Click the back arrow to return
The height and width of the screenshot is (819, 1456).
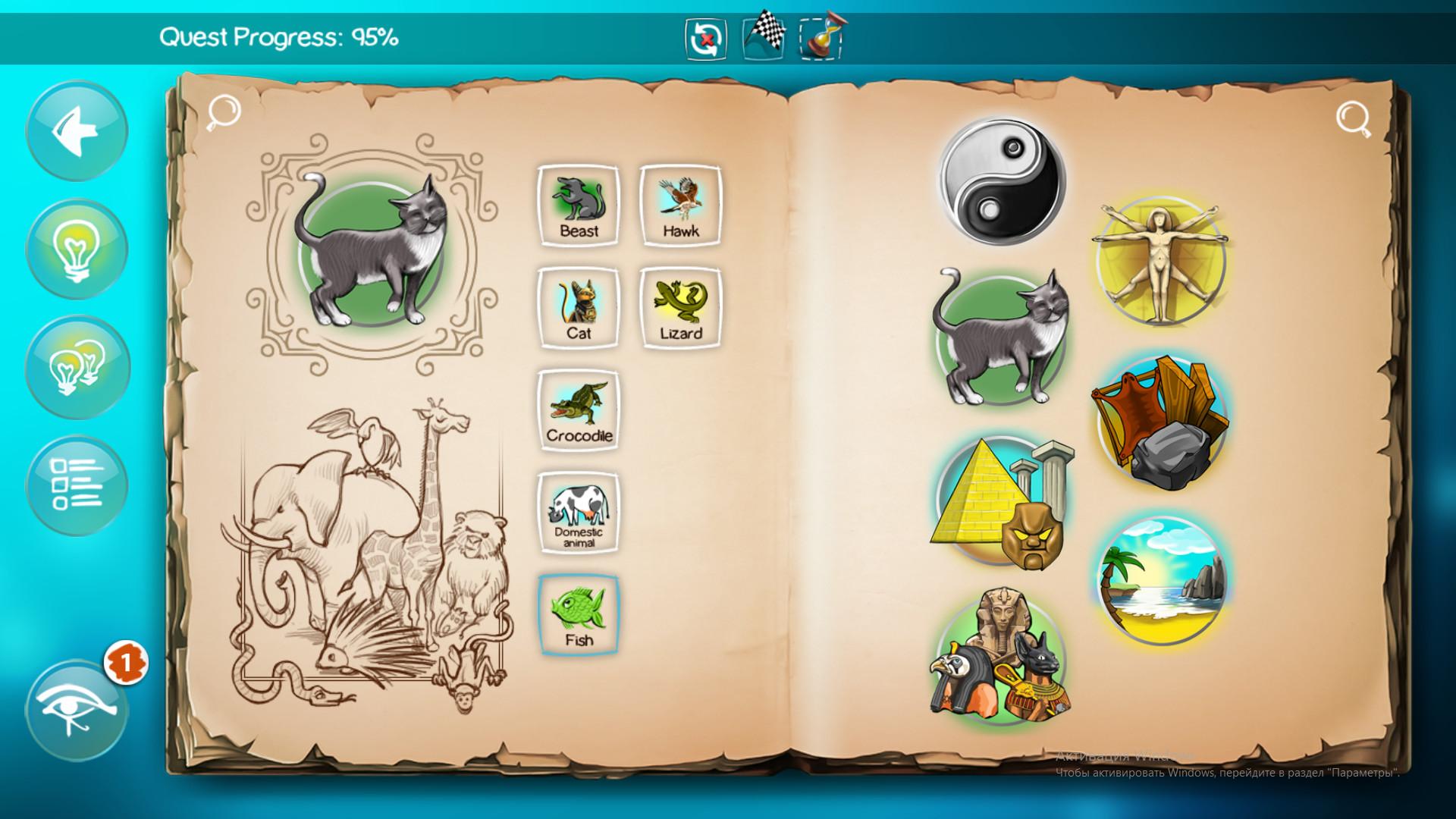pos(75,129)
